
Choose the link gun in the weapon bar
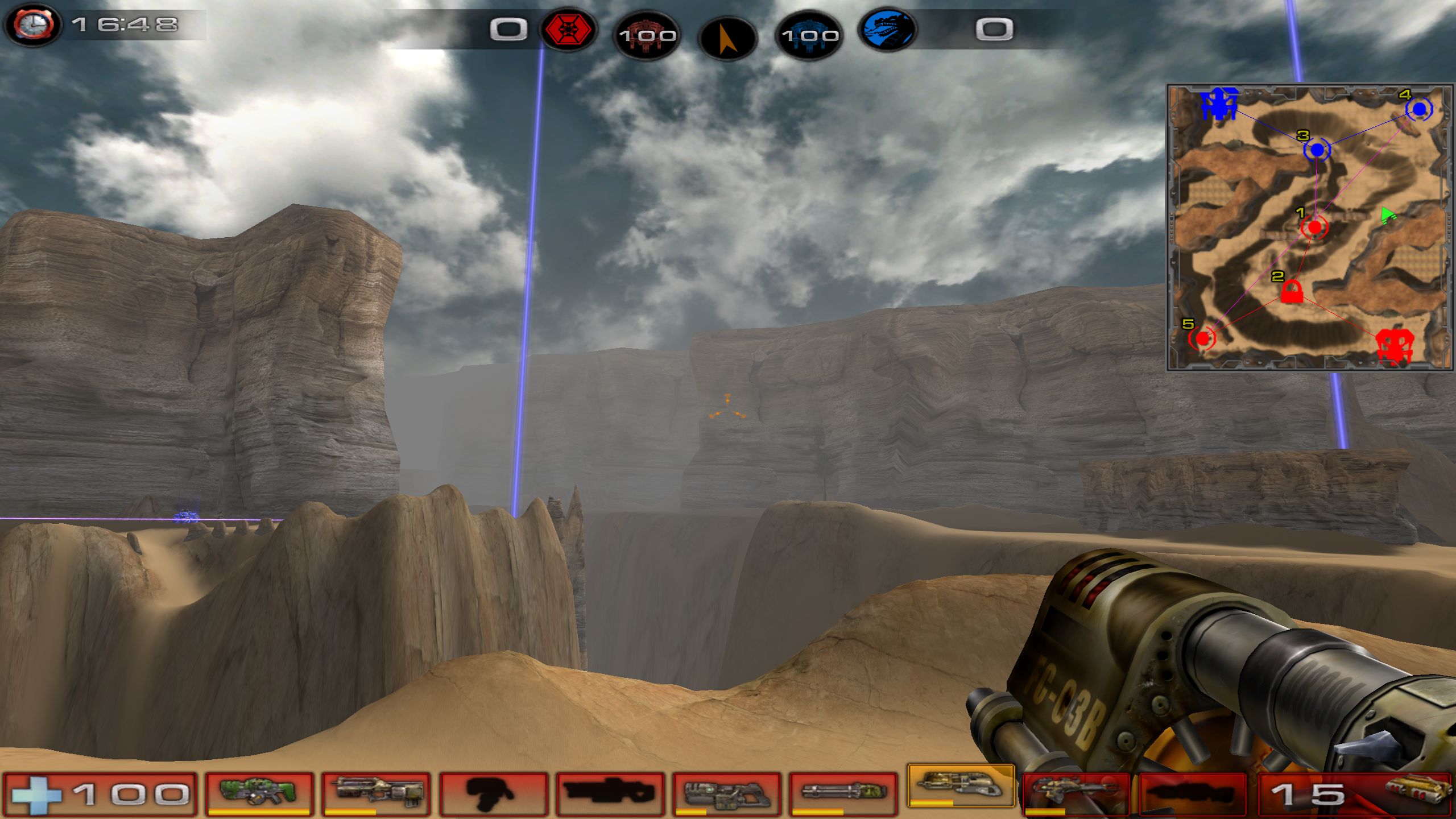726,792
